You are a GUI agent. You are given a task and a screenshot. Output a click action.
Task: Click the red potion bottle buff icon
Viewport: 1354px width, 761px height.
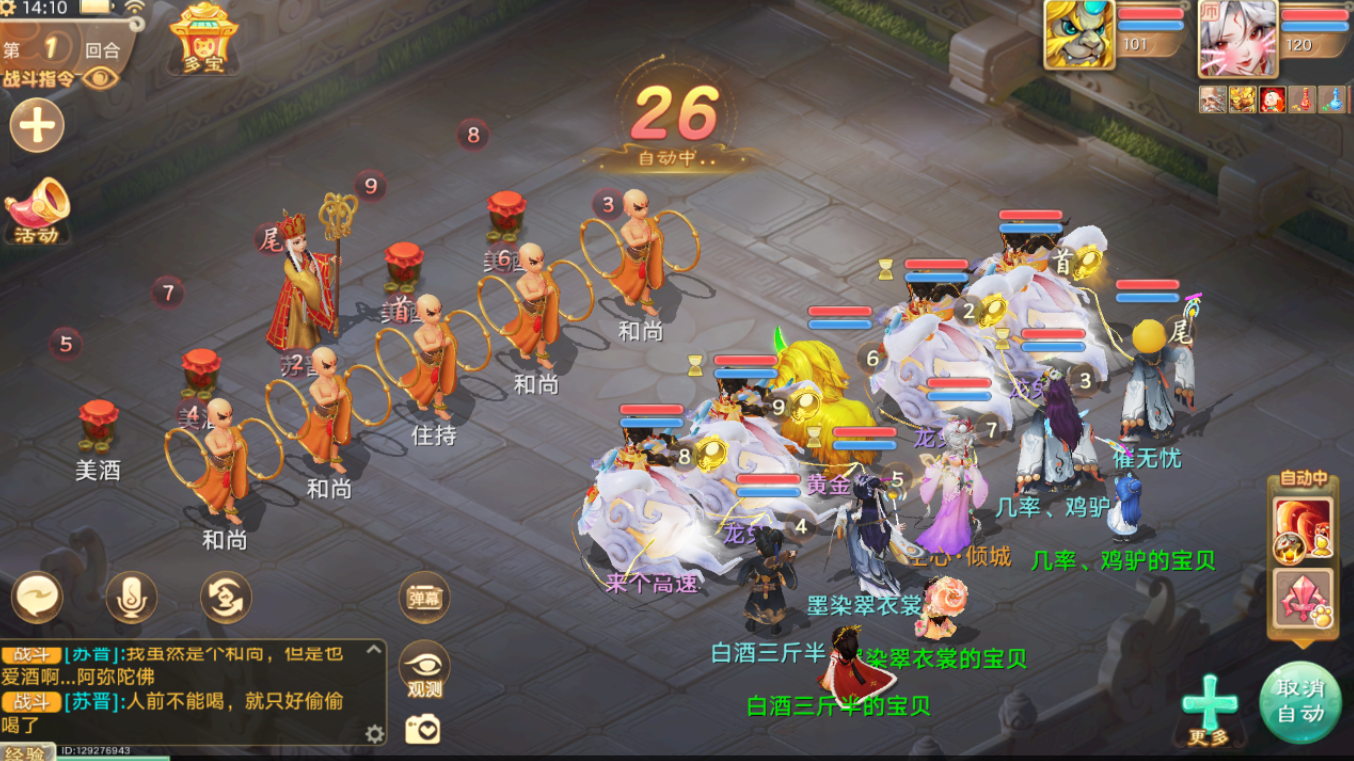(x=1301, y=99)
